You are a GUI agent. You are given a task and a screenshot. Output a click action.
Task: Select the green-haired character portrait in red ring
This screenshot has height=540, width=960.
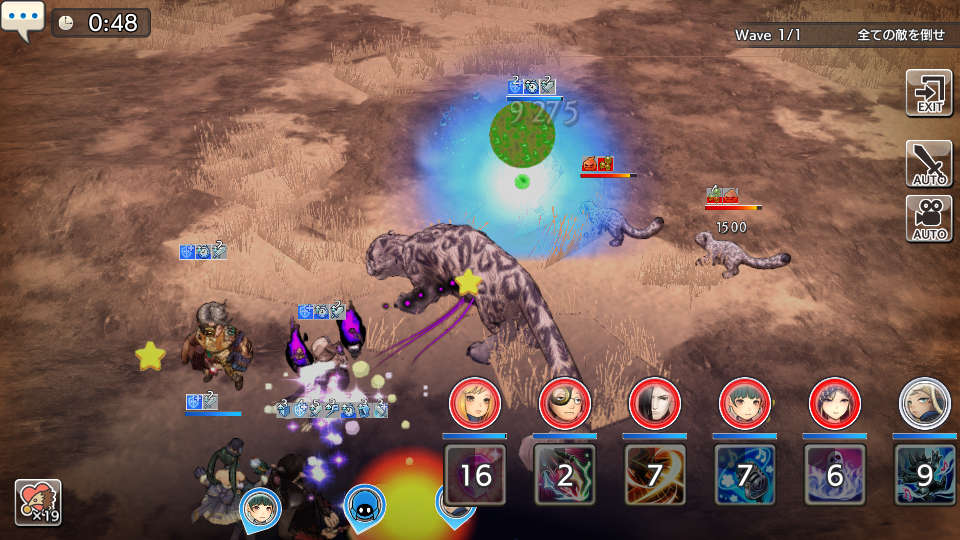coord(744,403)
